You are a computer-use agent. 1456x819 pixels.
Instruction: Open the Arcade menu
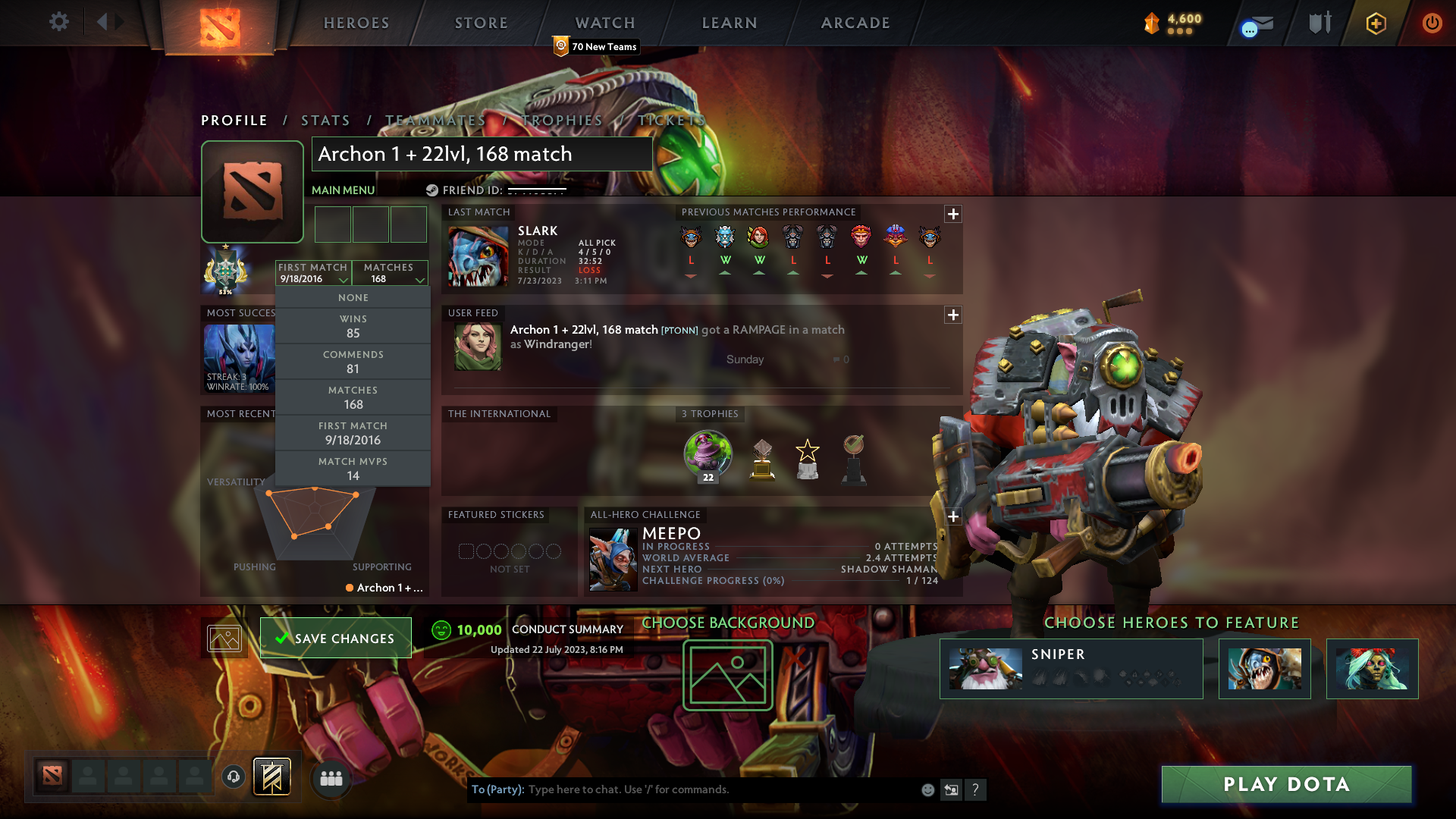click(x=855, y=23)
